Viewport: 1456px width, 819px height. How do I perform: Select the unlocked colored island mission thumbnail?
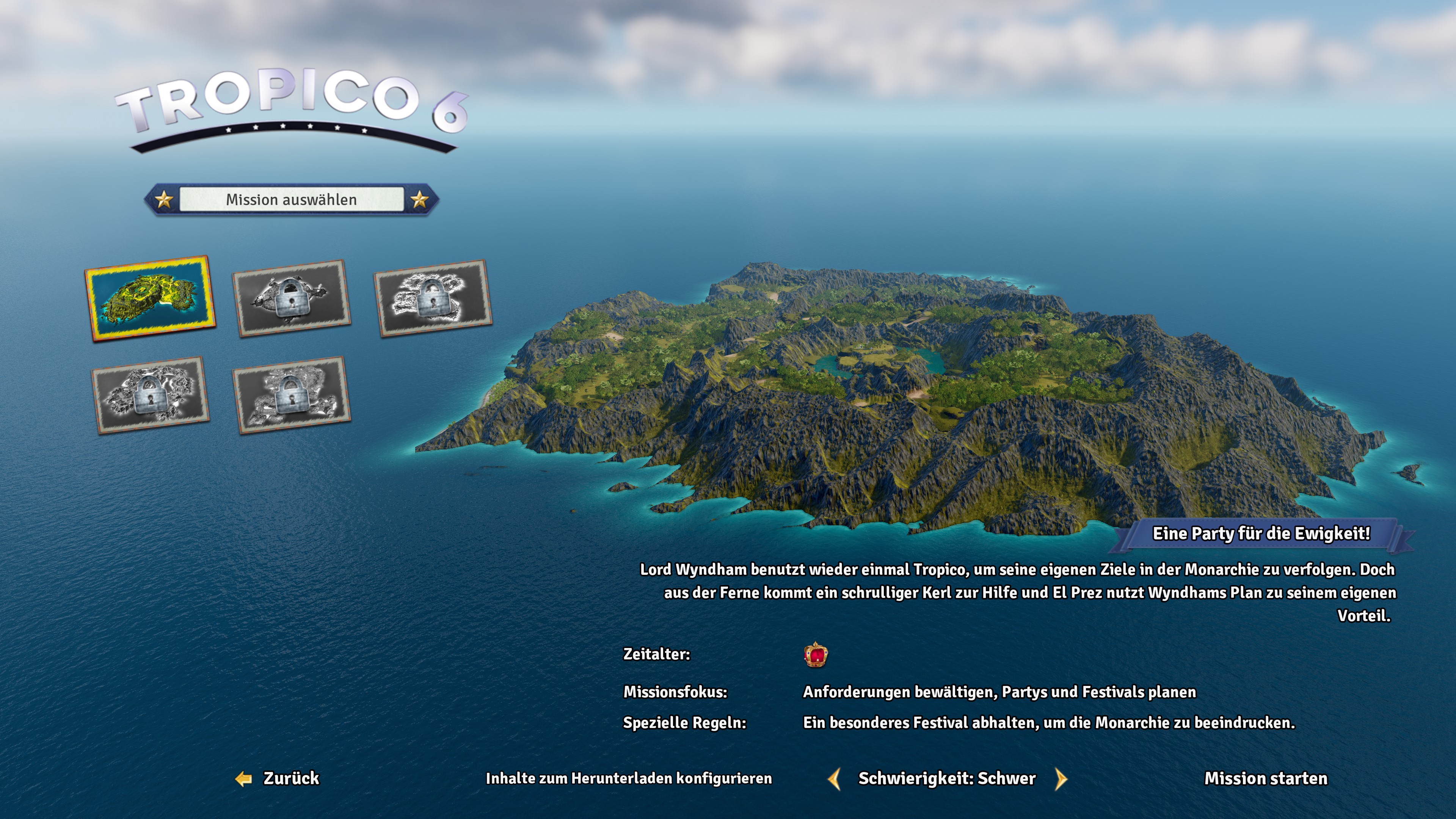150,298
